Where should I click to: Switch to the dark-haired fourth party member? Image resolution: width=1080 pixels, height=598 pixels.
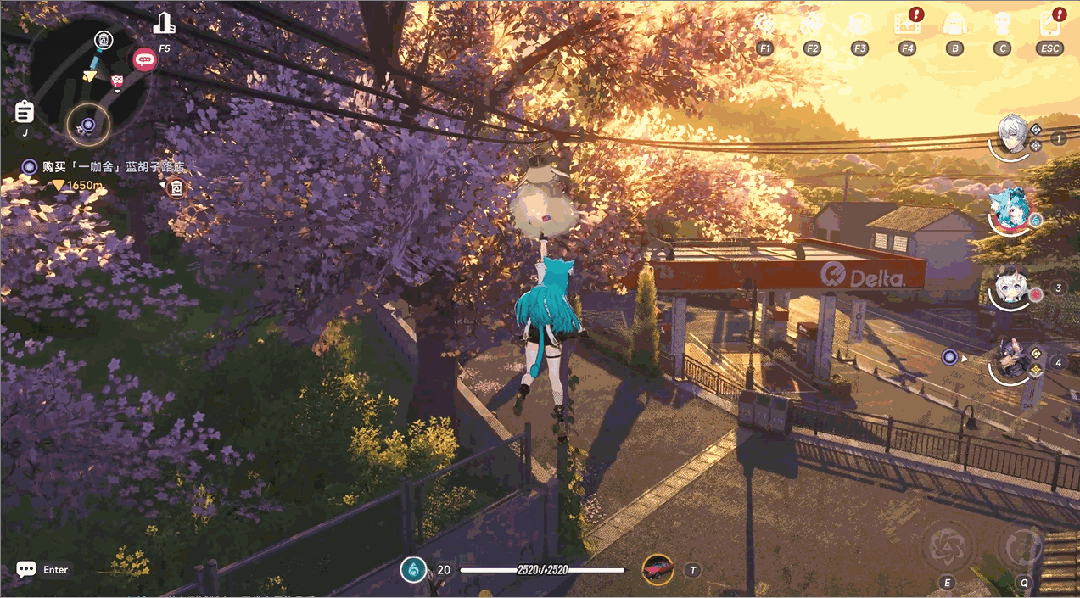coord(1010,360)
